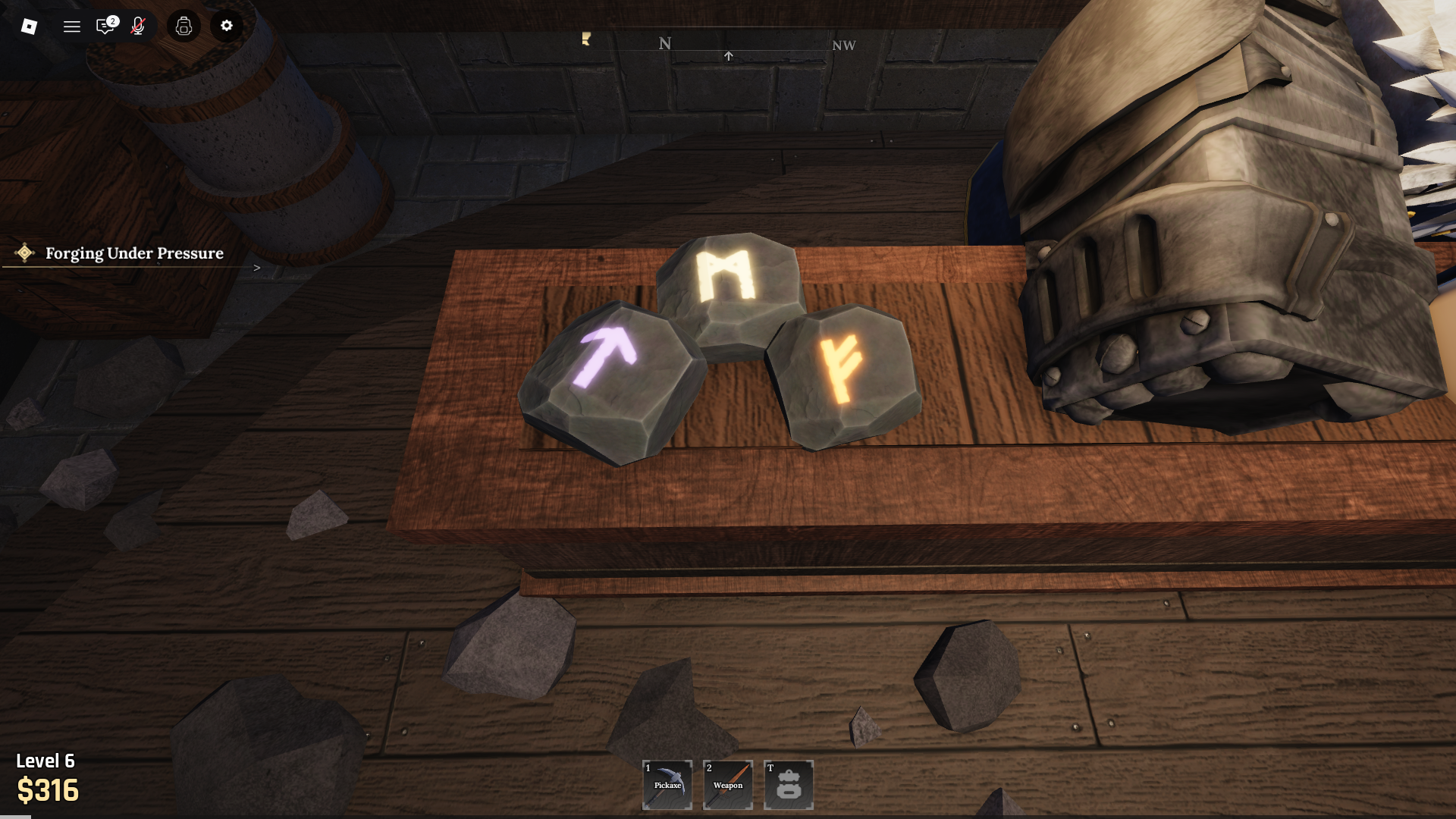Select the Pickaxe in hotbar slot 1
The image size is (1456, 819).
[667, 784]
